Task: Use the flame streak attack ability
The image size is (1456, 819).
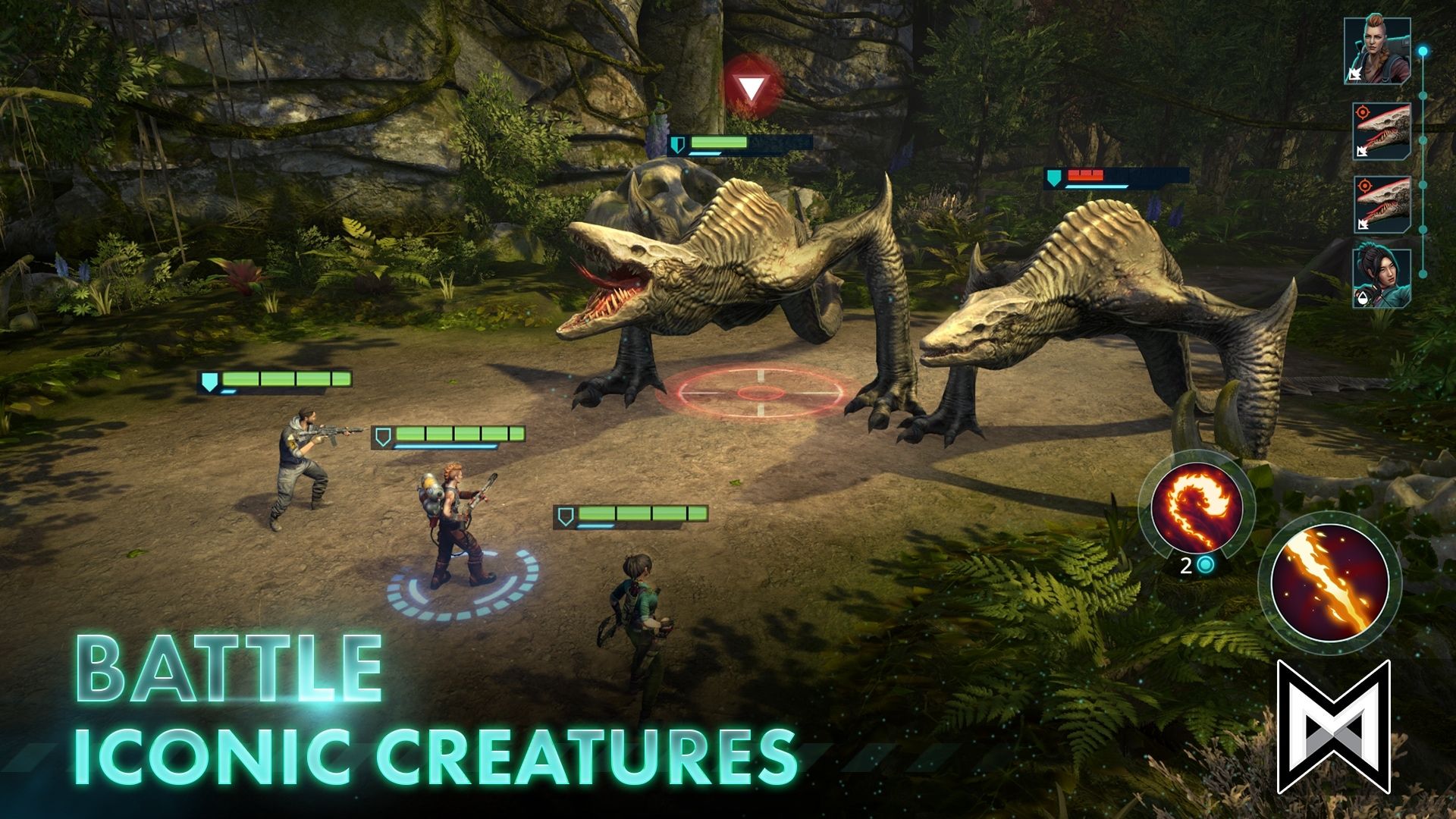Action: click(1329, 582)
